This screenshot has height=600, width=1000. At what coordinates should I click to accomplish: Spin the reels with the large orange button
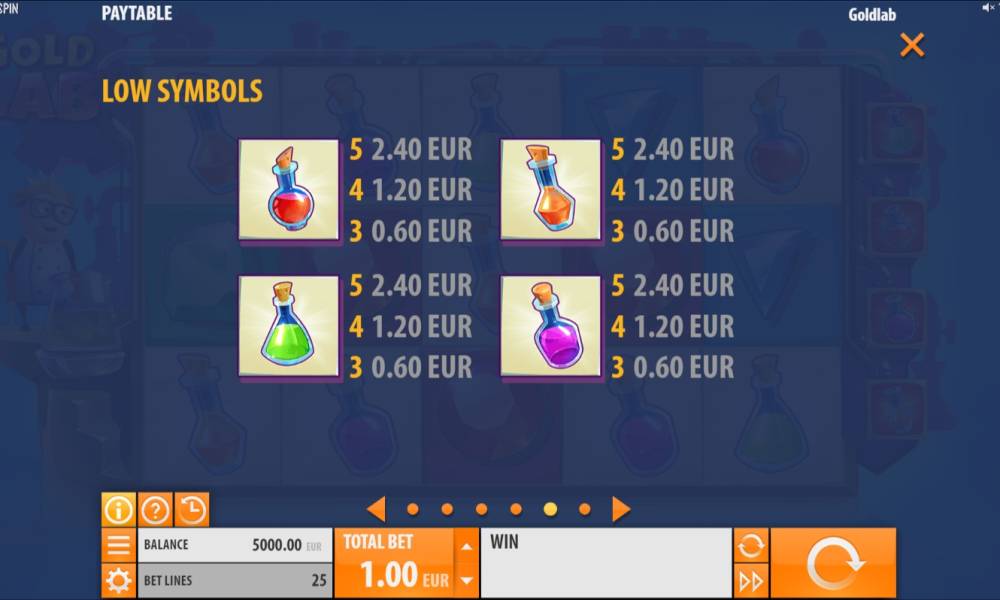coord(833,563)
